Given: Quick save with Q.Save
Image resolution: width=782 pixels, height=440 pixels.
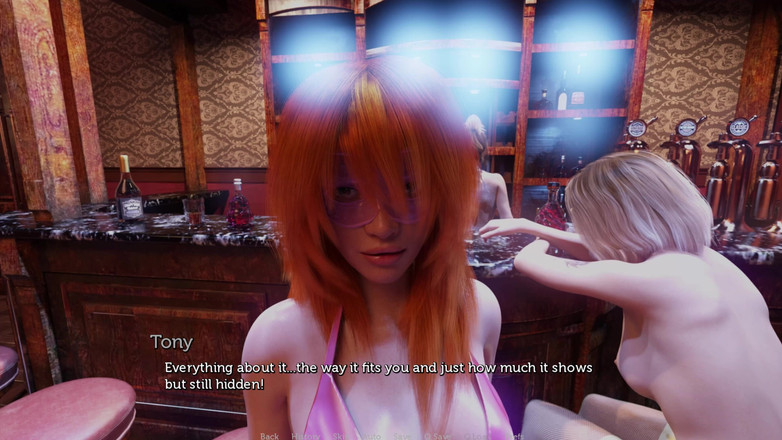Looking at the screenshot, I should [x=437, y=436].
